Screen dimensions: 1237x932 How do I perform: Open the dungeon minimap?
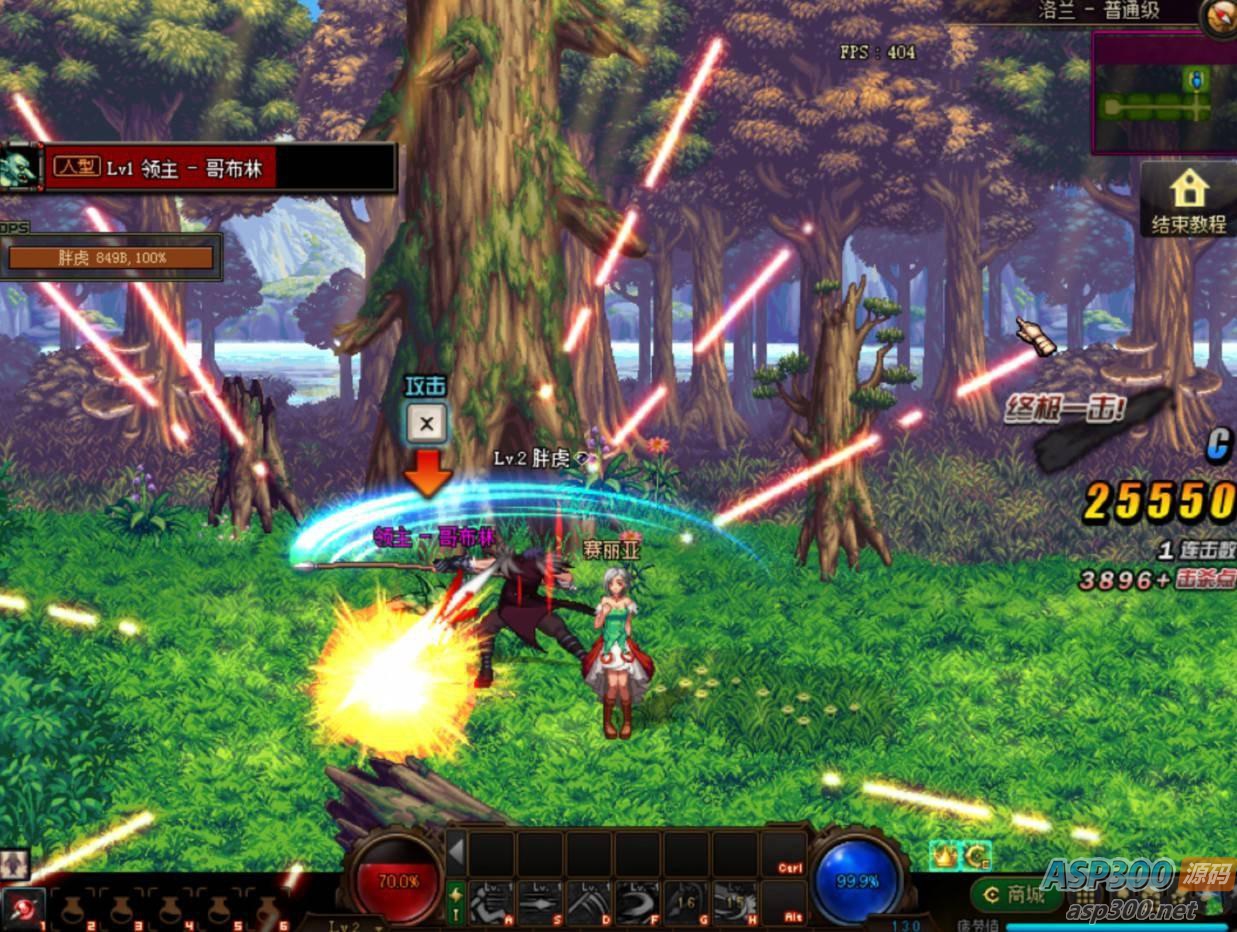1162,93
